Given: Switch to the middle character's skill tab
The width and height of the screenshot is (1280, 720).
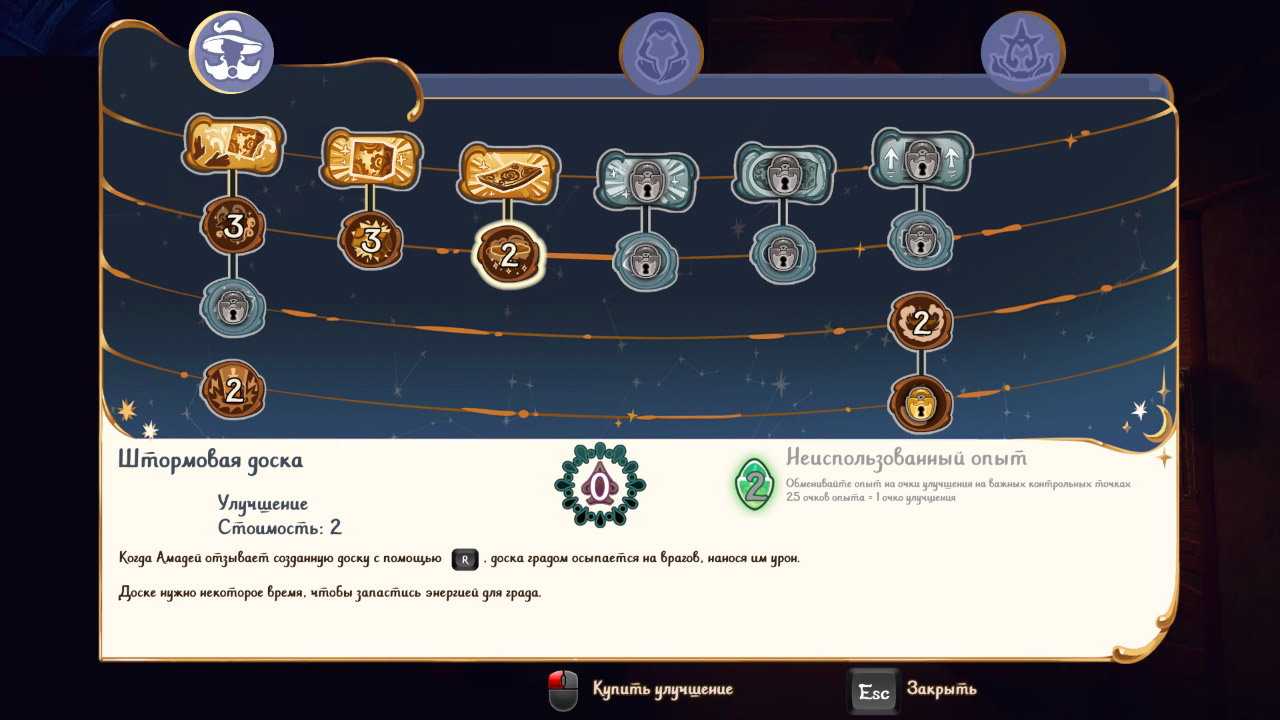Looking at the screenshot, I should [x=660, y=50].
